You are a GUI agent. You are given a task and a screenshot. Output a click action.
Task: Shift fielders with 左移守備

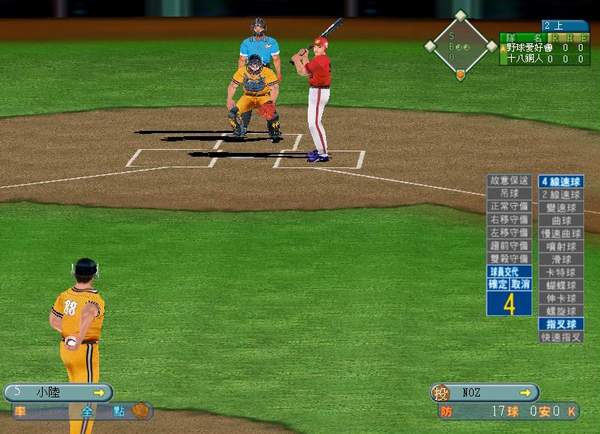pyautogui.click(x=509, y=232)
